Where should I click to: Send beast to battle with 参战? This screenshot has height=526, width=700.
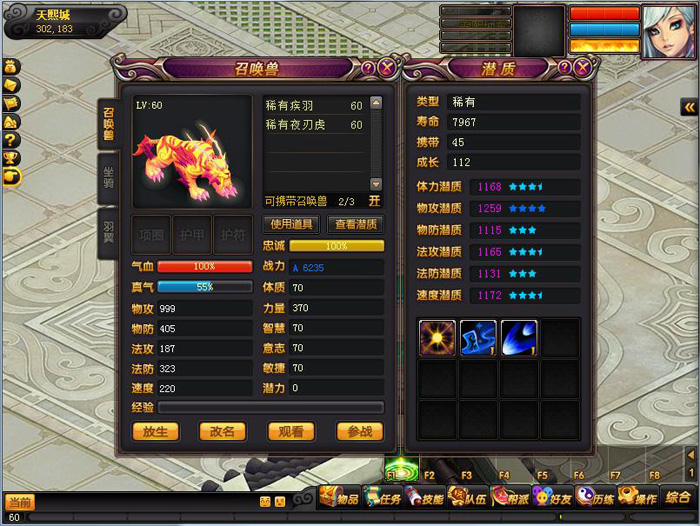tap(358, 432)
